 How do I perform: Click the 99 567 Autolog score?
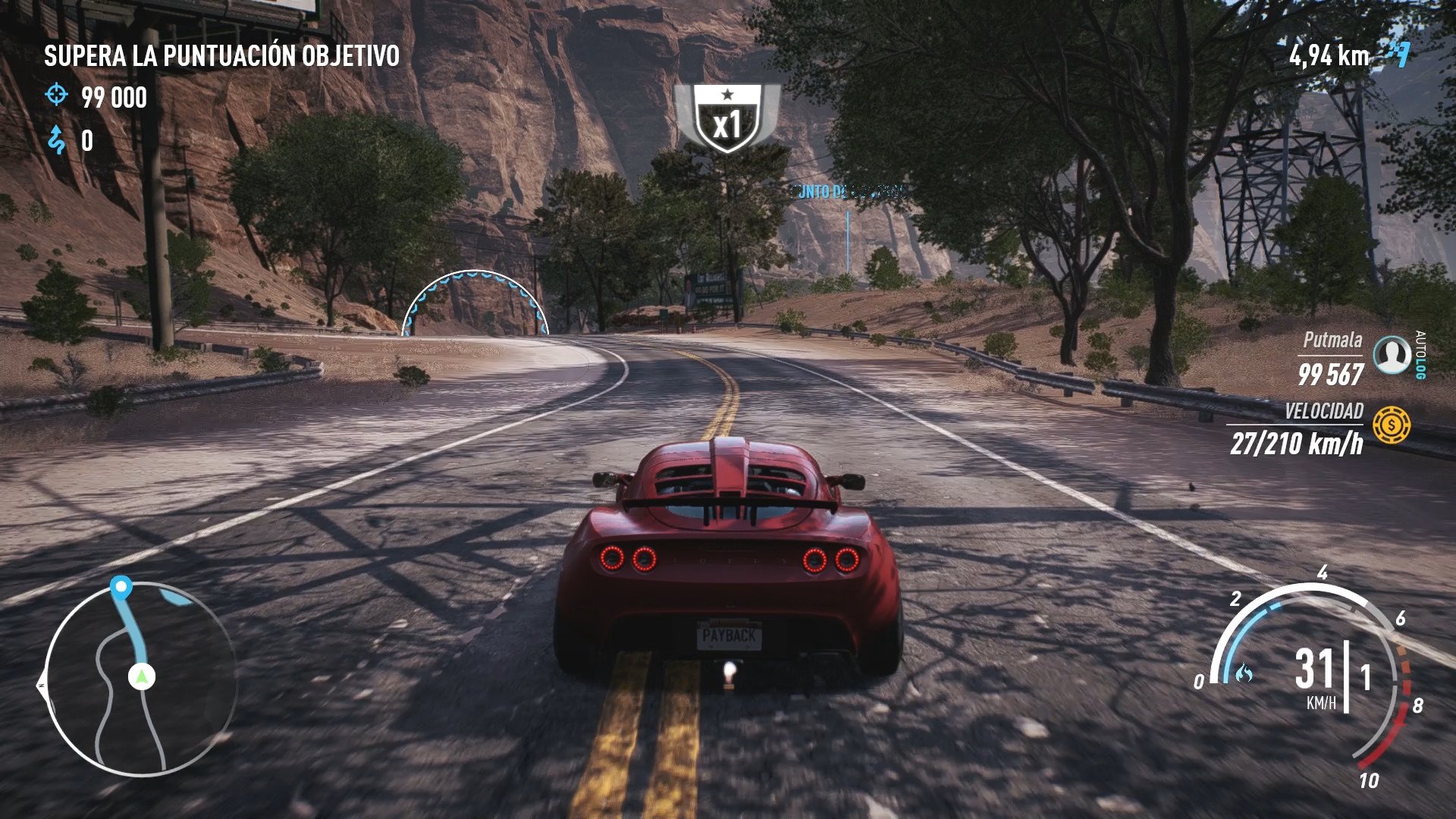tap(1332, 373)
